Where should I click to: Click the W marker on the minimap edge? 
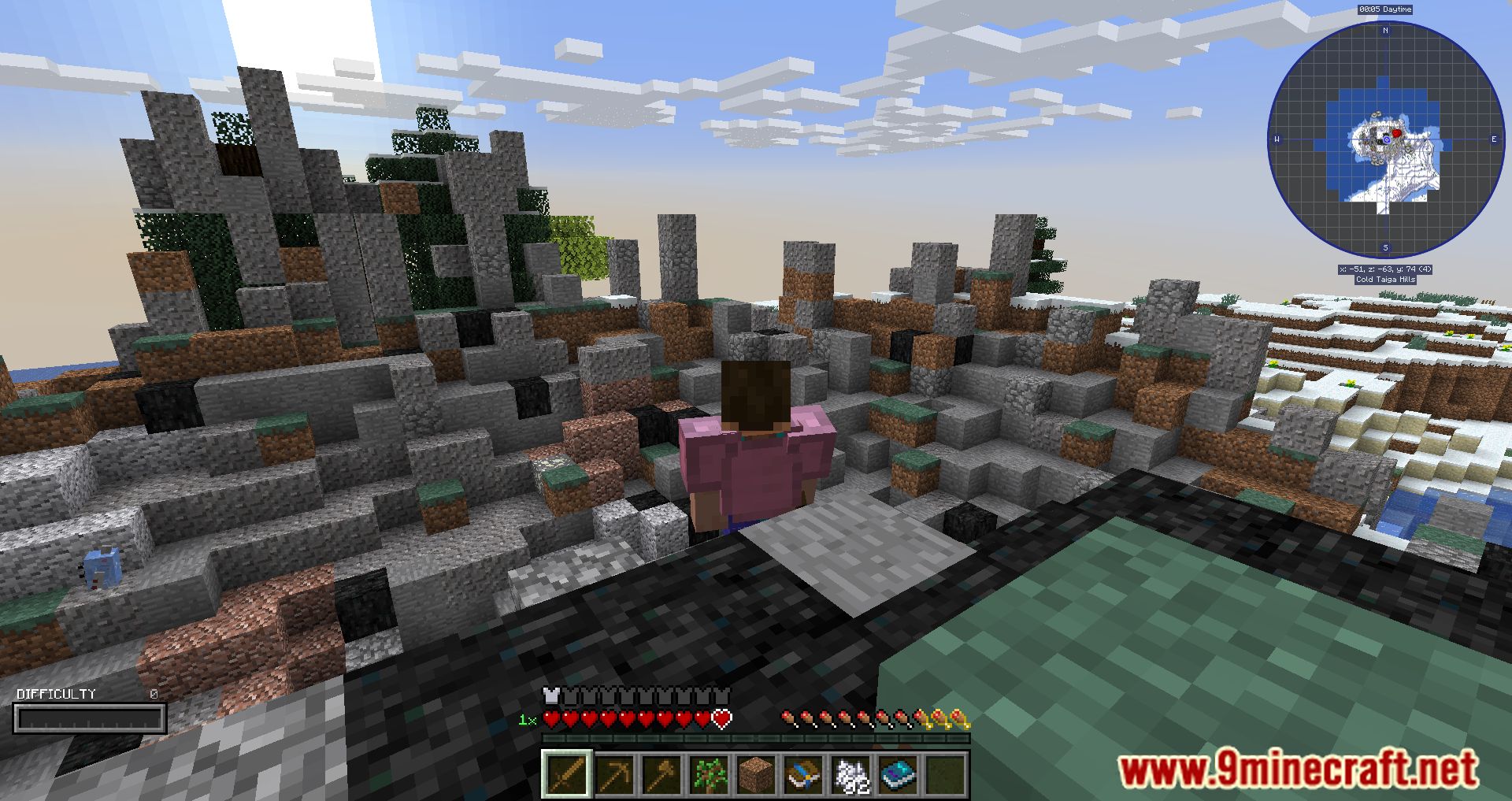(1277, 138)
